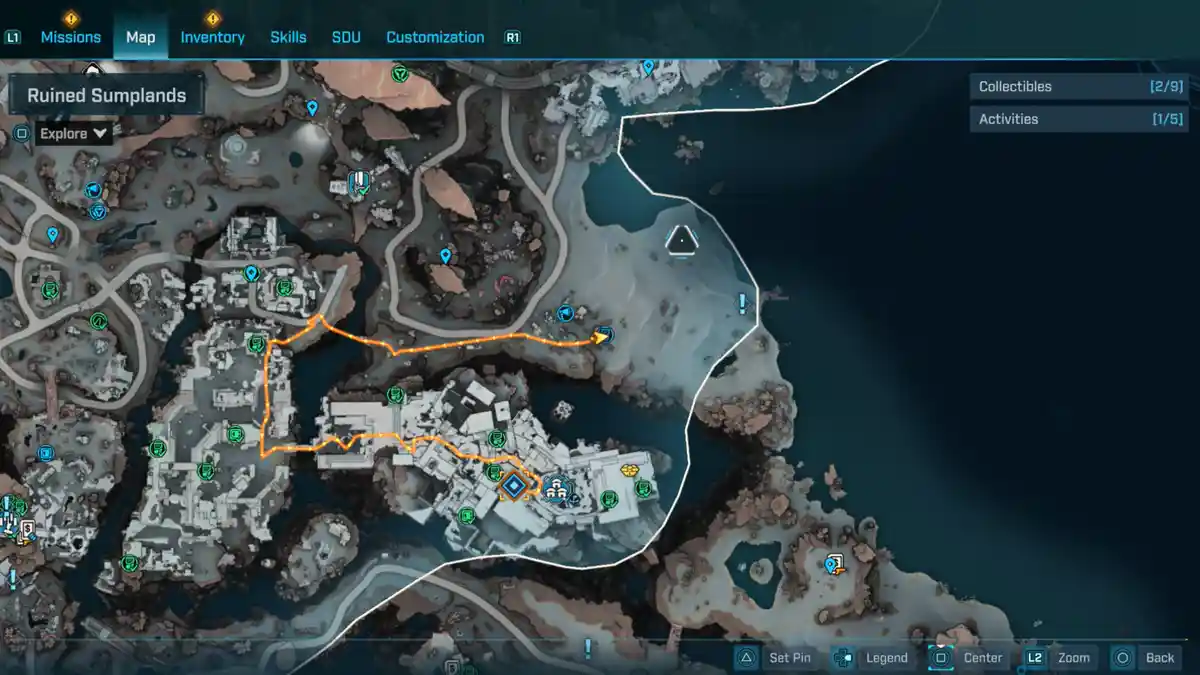Select the Map tab
Screen dimensions: 1200x675
click(140, 37)
